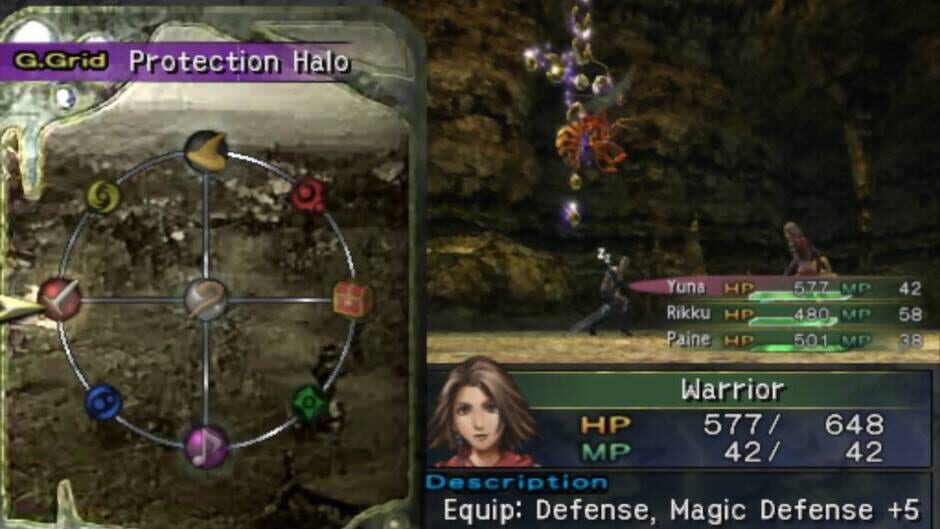The width and height of the screenshot is (940, 529).
Task: Select the gray center dressphere node
Action: click(x=206, y=299)
